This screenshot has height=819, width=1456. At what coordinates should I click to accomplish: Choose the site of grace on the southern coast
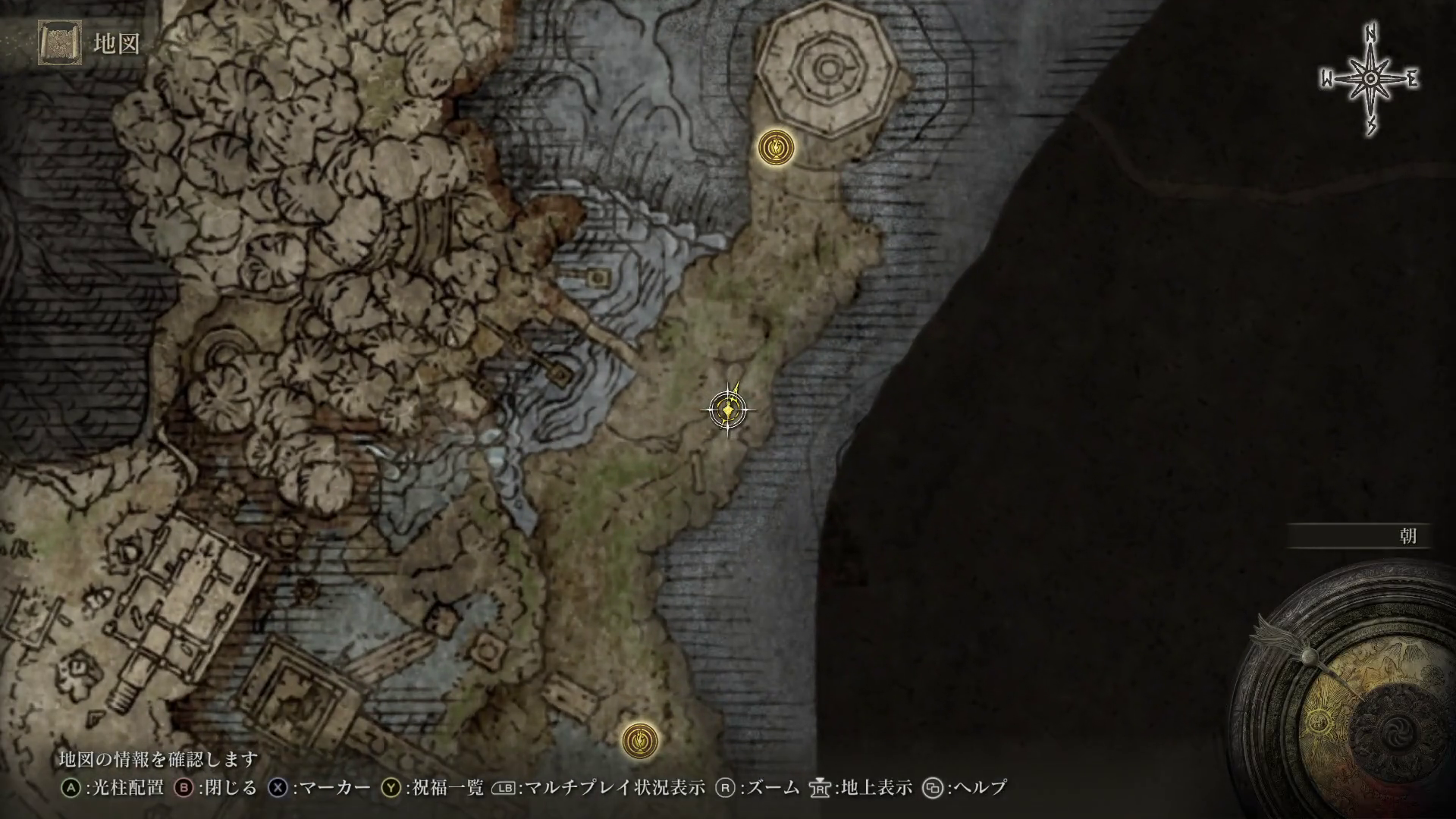coord(640,739)
